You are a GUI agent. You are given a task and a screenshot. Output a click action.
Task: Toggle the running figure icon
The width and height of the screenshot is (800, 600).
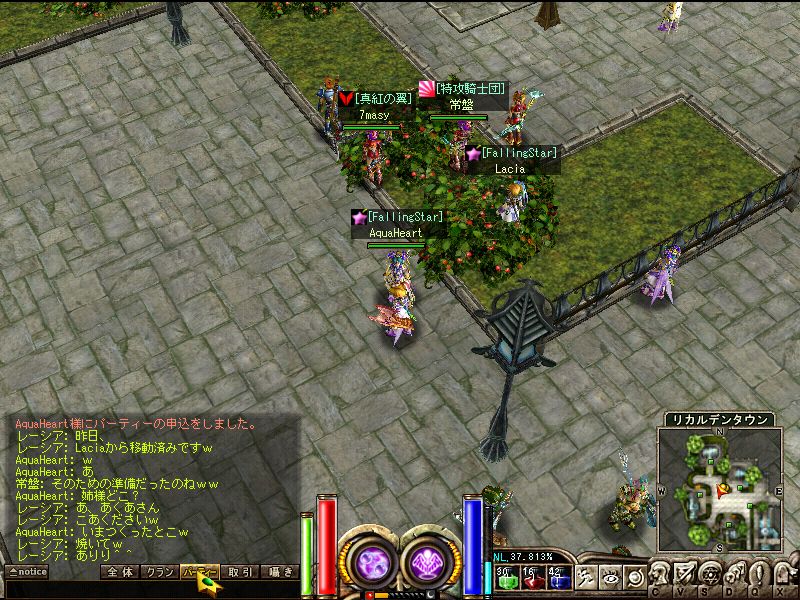(x=588, y=577)
